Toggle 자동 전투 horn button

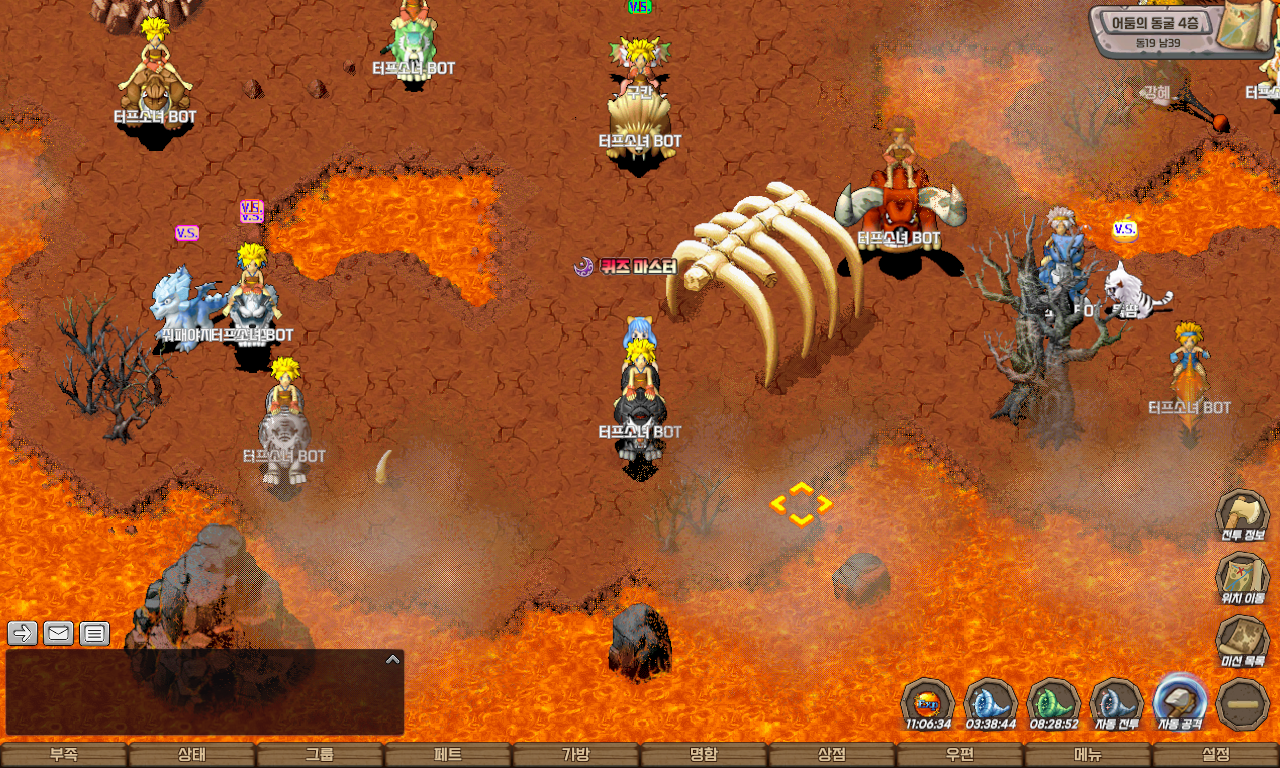[1117, 703]
